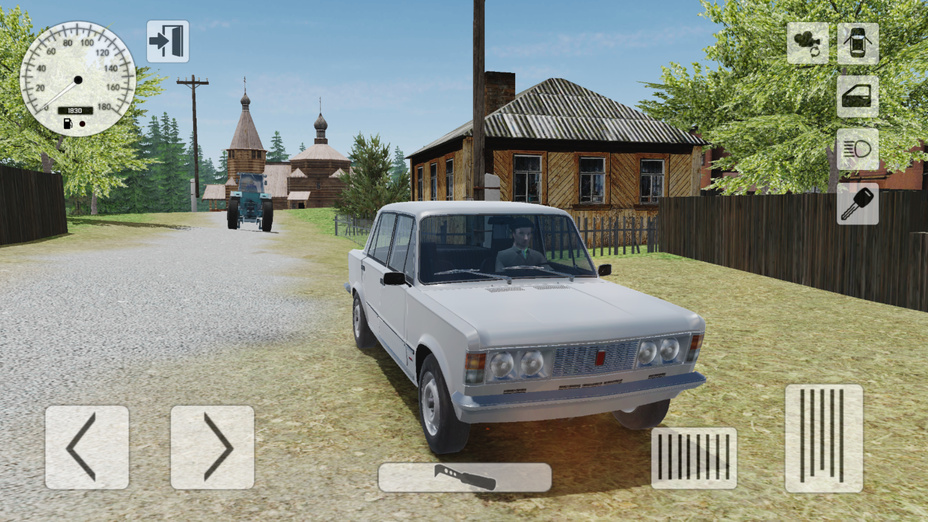The image size is (928, 522).
Task: Select the knife item bar
Action: pos(464,477)
